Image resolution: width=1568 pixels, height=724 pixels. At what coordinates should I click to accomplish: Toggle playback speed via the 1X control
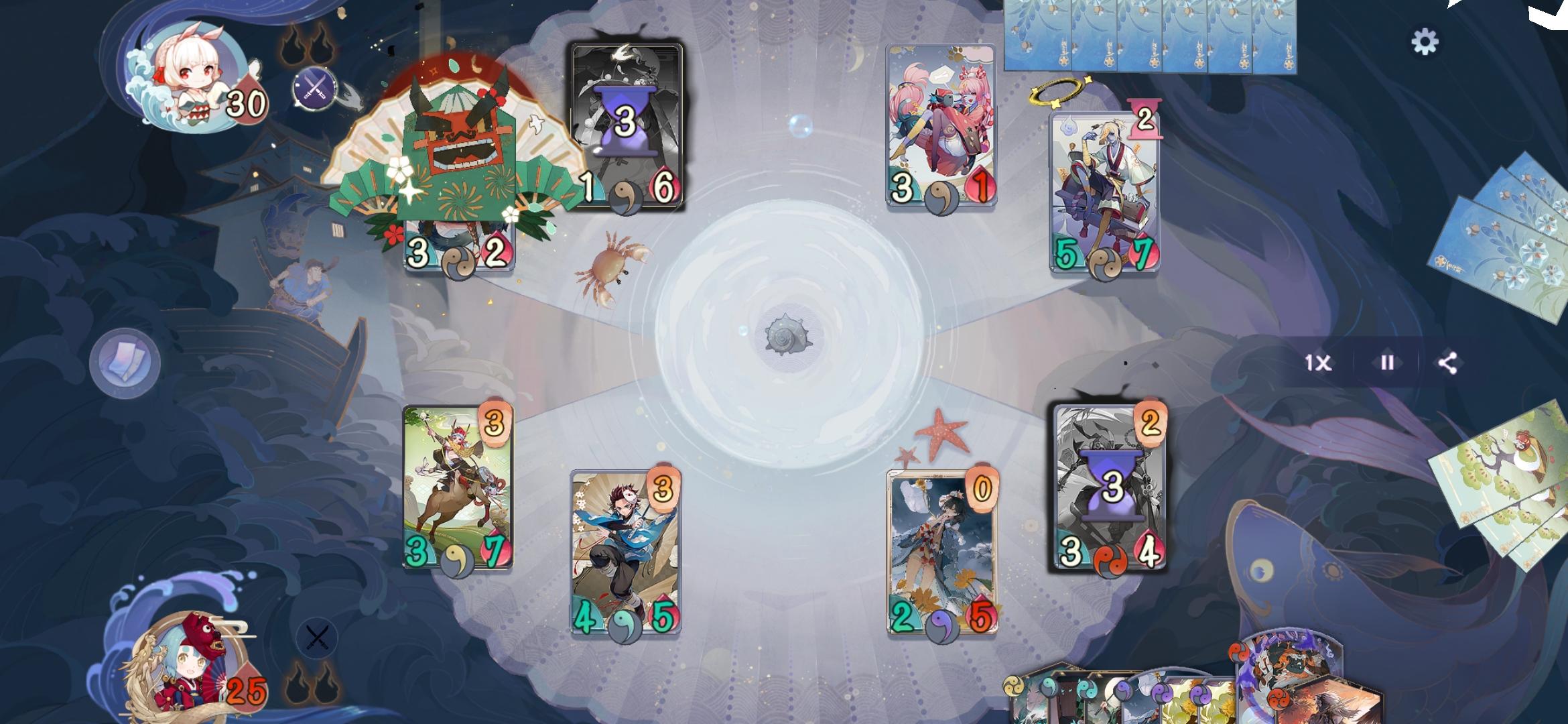tap(1319, 365)
